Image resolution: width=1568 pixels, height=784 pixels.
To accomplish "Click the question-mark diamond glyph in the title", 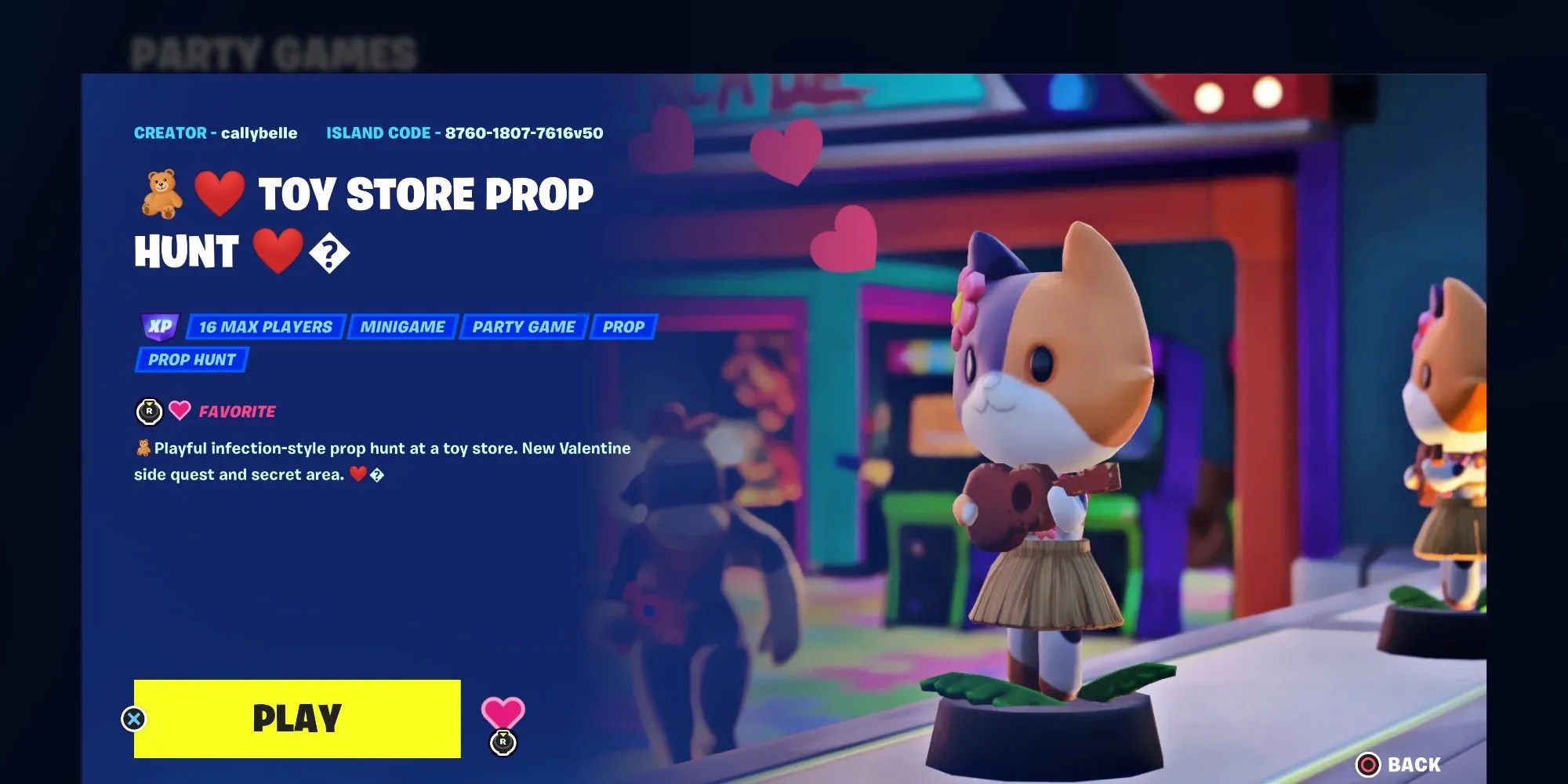I will coord(330,252).
